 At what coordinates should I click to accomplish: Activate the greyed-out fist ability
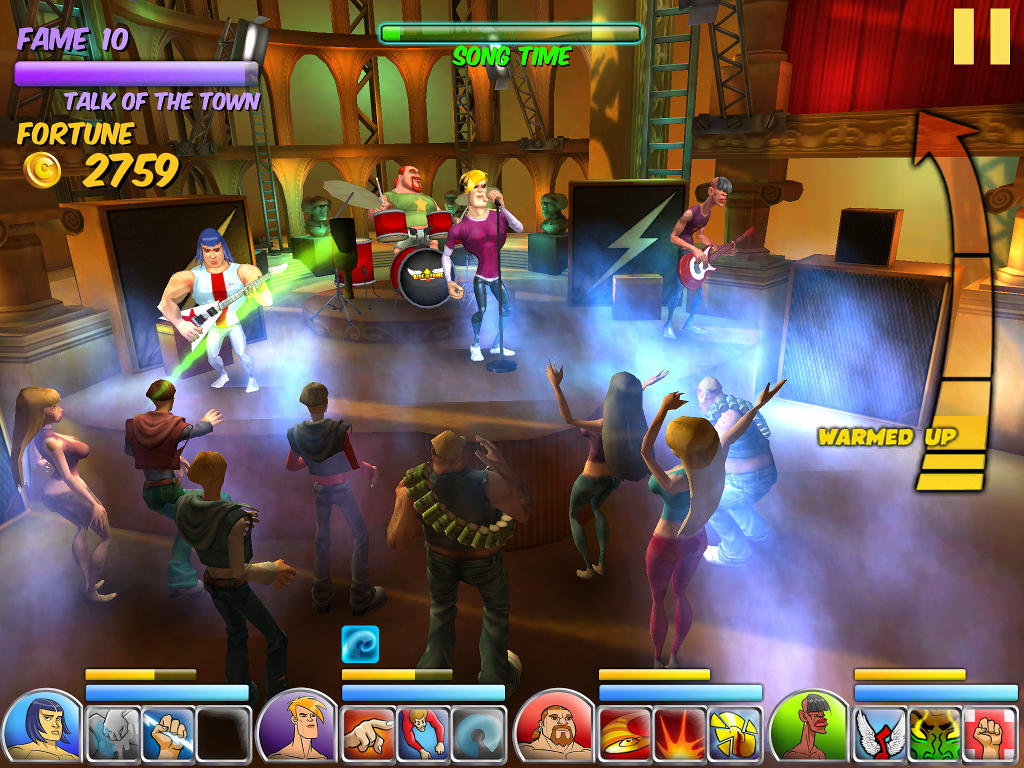tap(112, 734)
